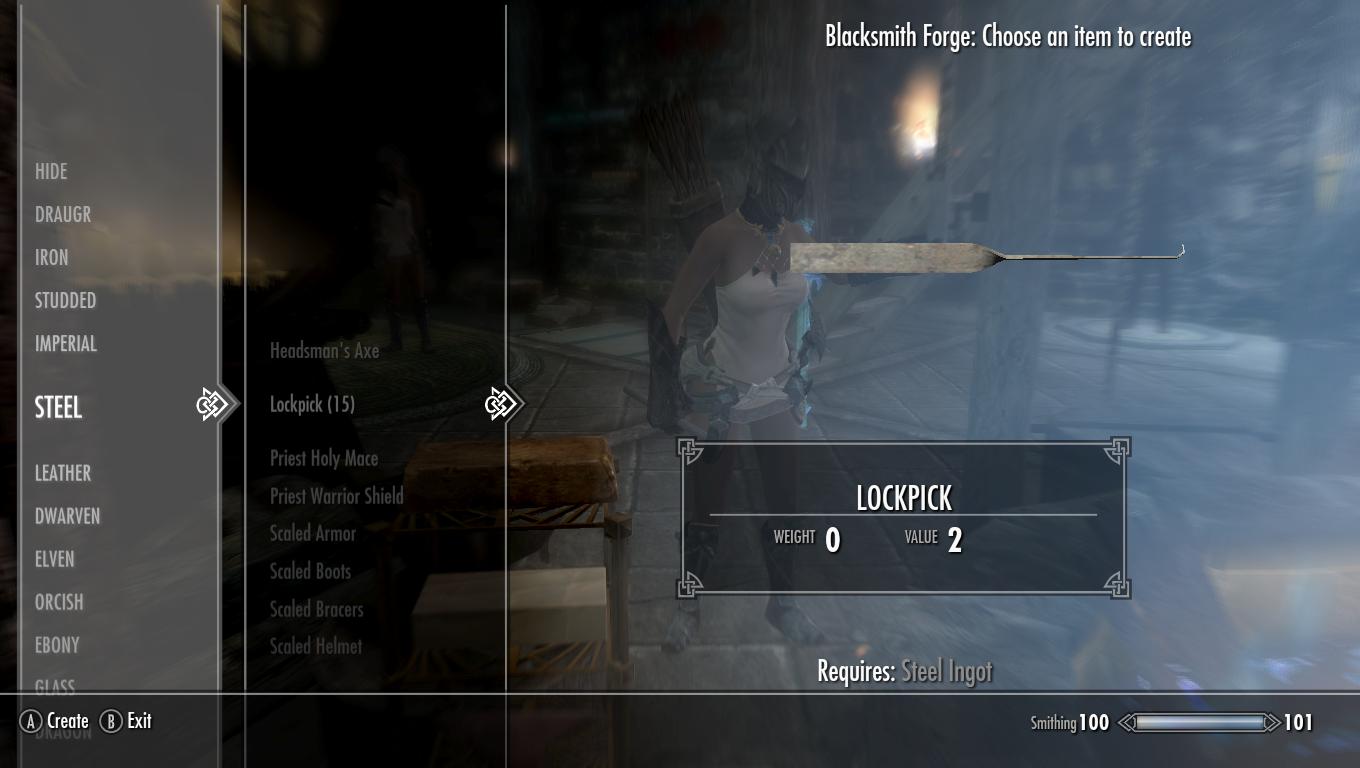Viewport: 1360px width, 768px height.
Task: Pick the Priest Warrior Shield recipe
Action: tap(336, 496)
